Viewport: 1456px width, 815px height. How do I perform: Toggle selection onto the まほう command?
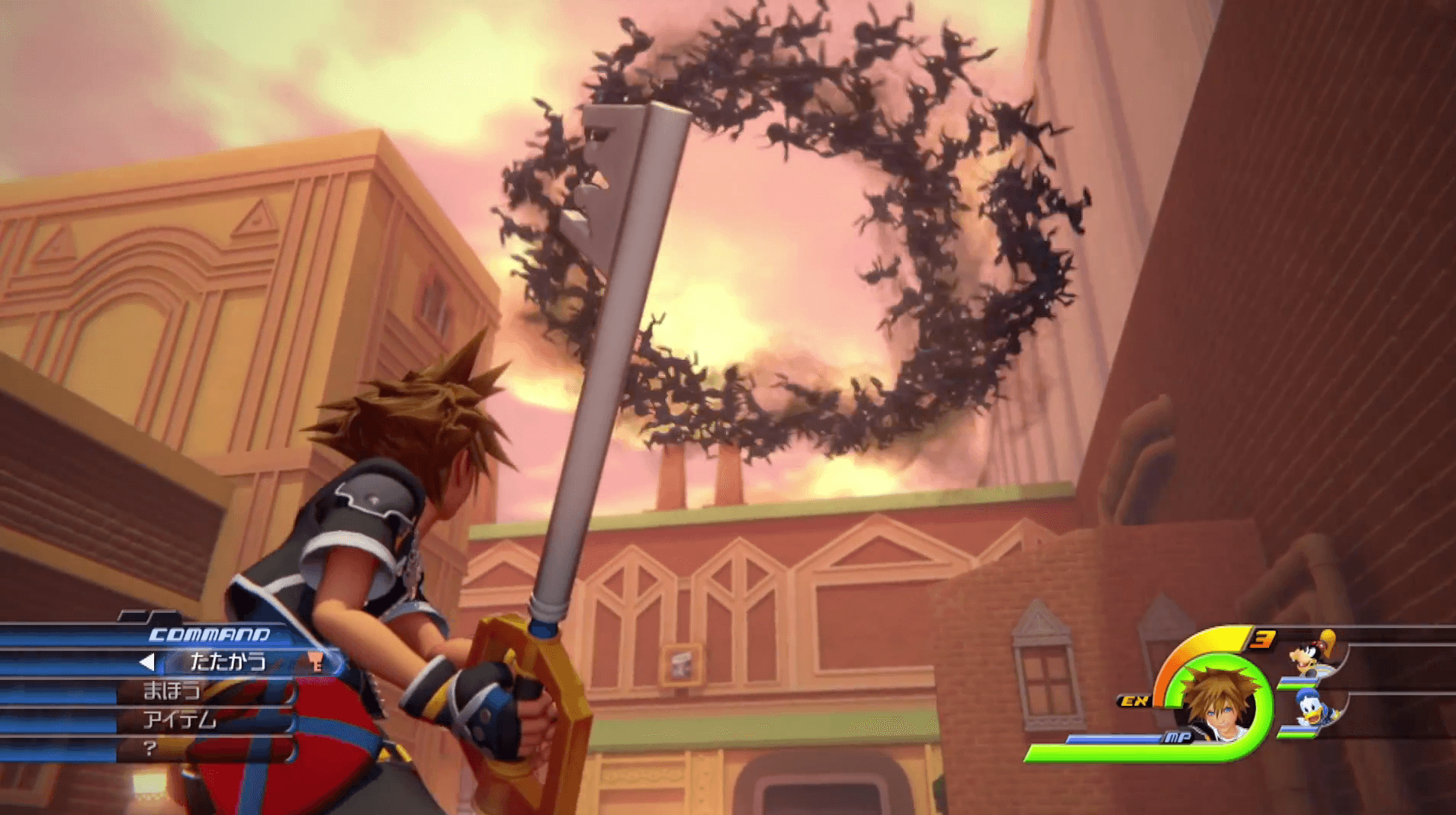172,691
